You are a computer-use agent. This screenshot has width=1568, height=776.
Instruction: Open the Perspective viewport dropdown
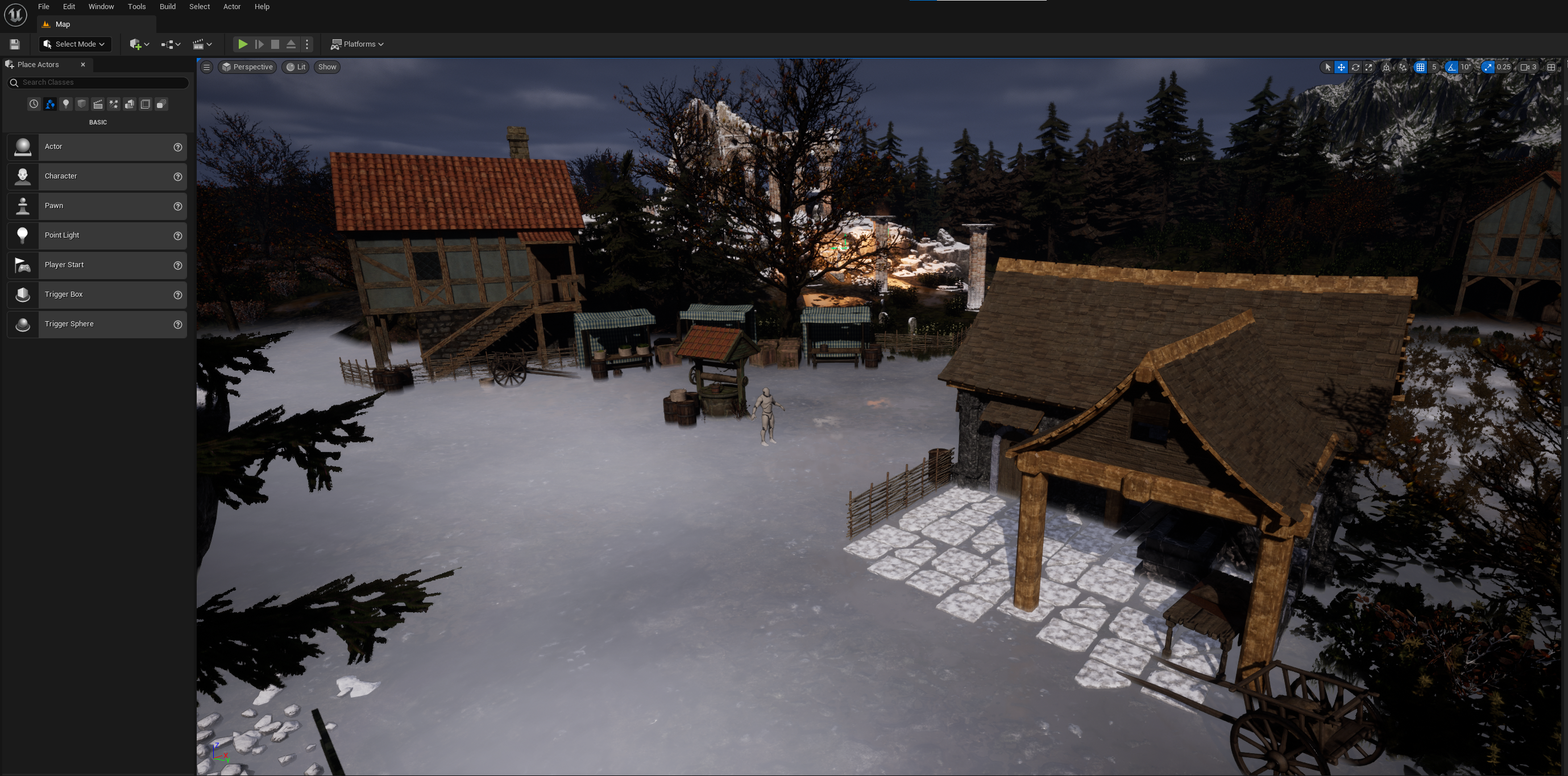(247, 67)
